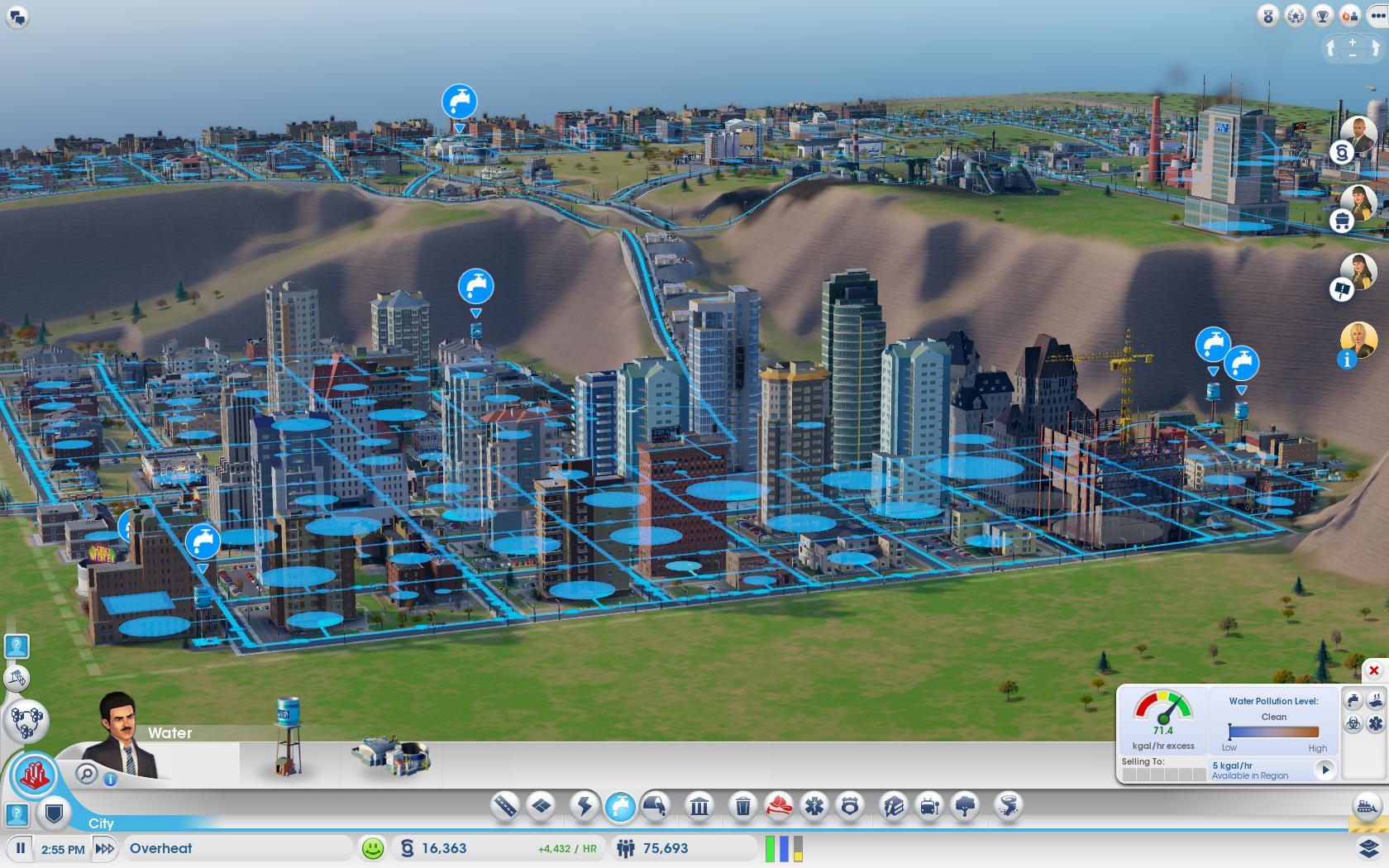Open the data layers map menu

[1368, 848]
